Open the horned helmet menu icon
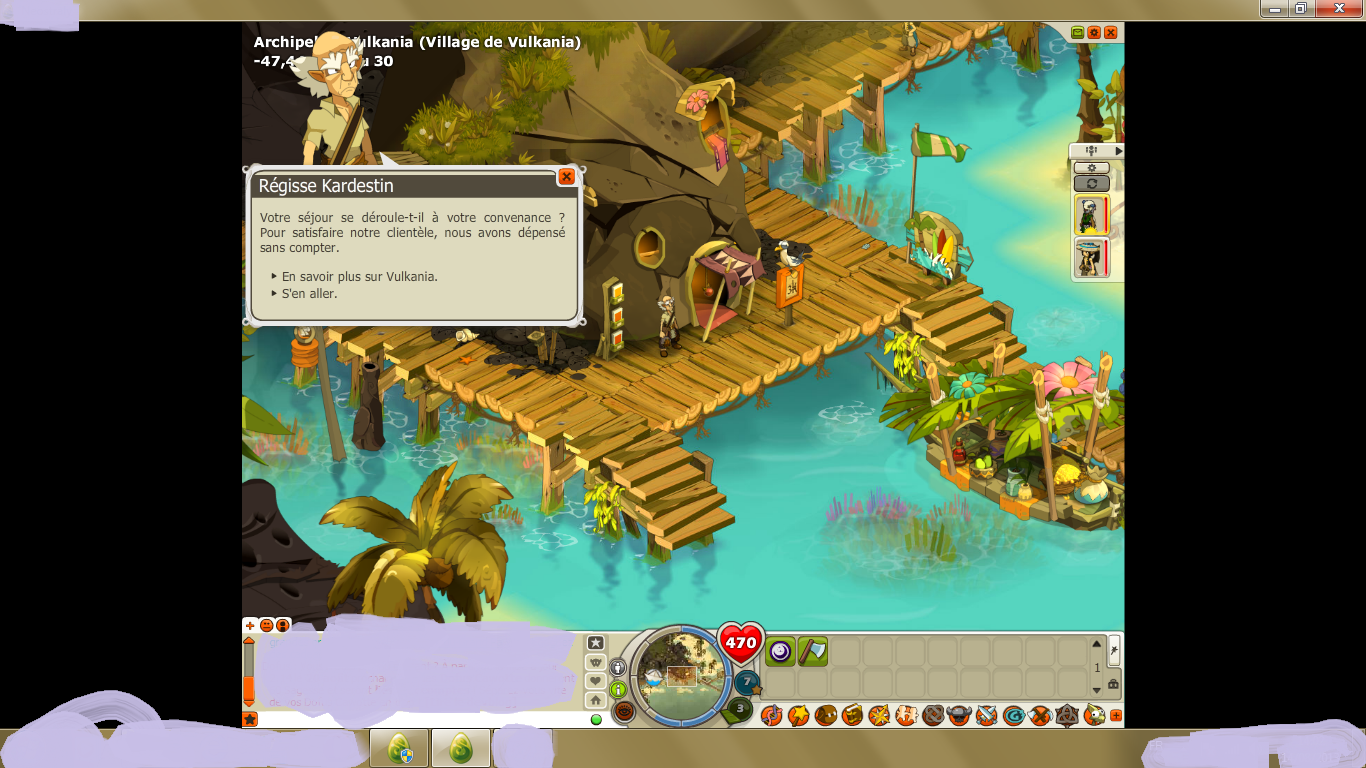 click(x=959, y=715)
